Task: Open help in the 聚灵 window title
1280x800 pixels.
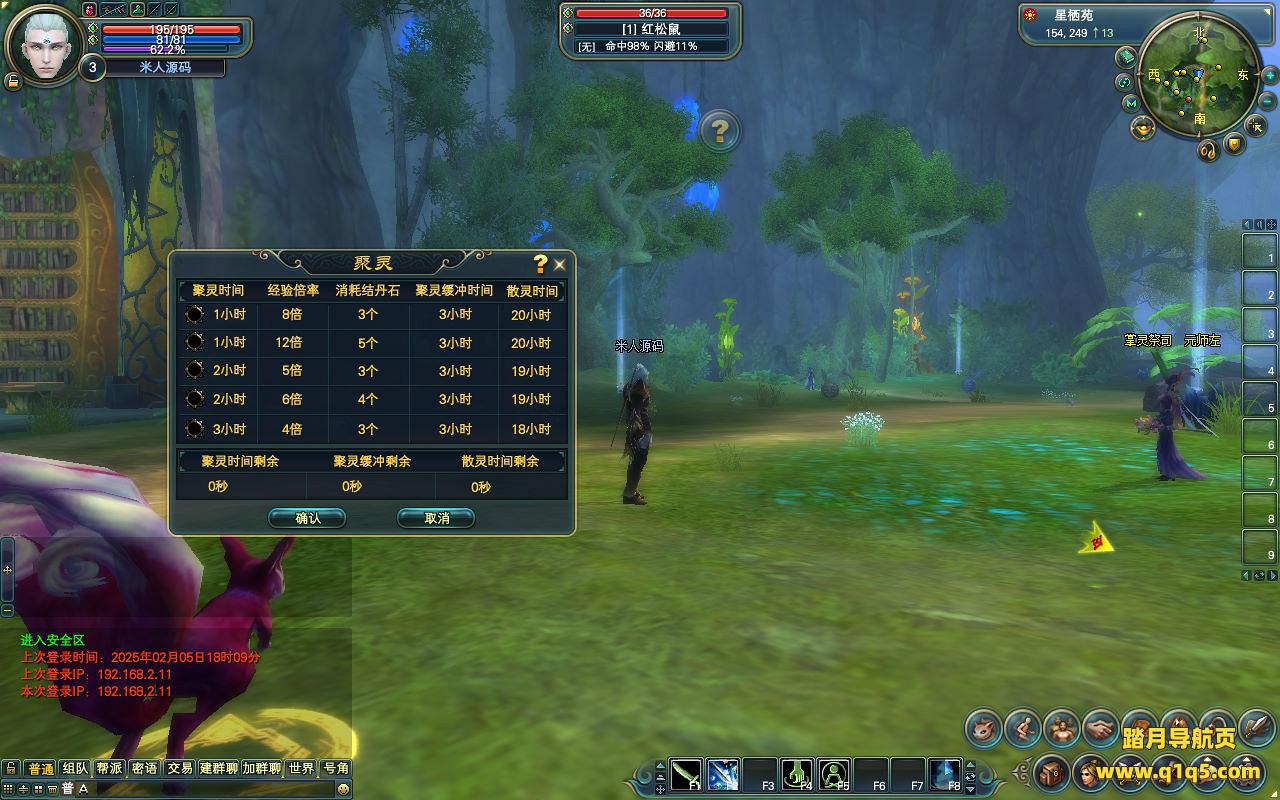Action: point(540,263)
